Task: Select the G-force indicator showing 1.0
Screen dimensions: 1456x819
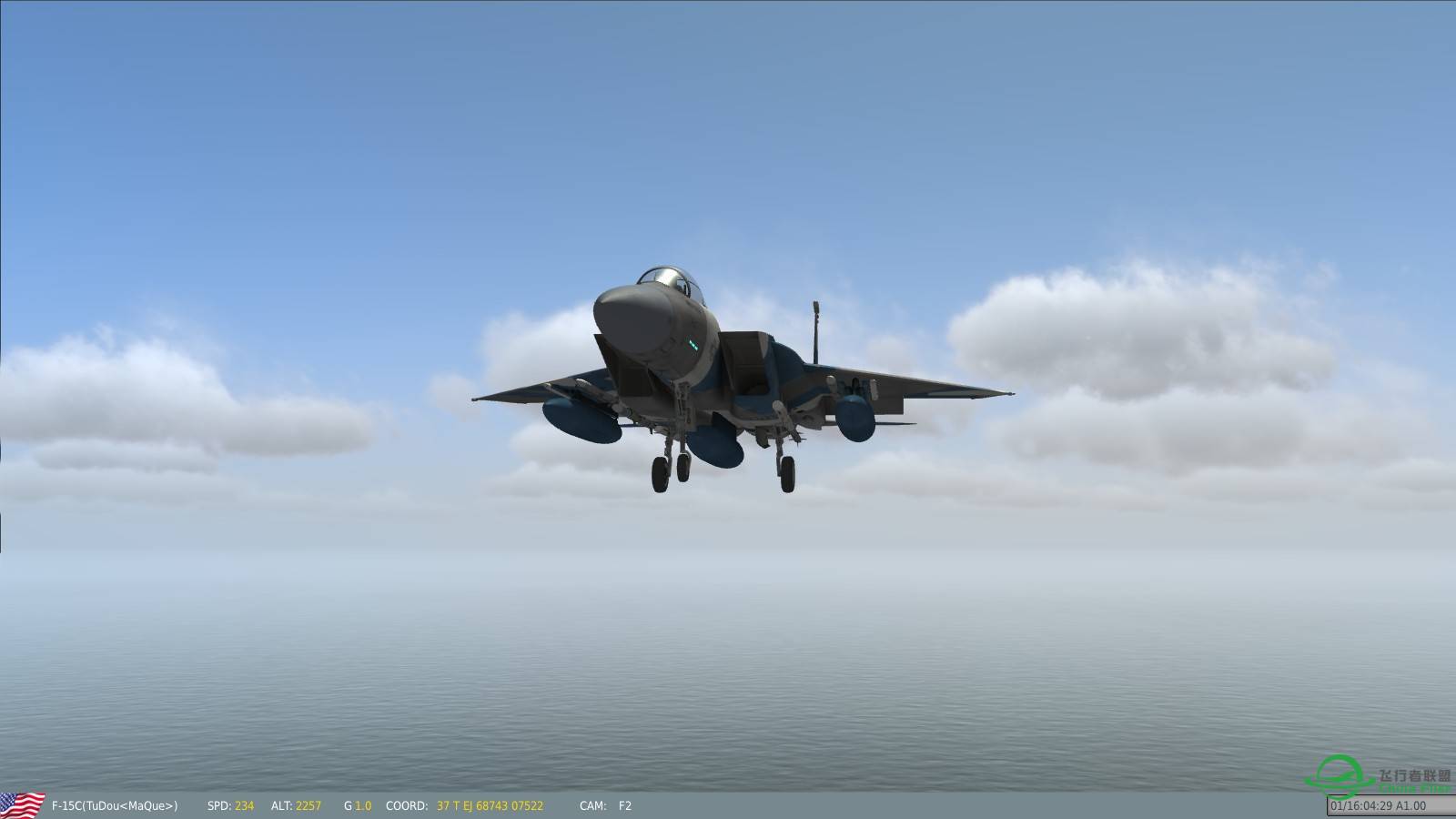Action: pos(355,805)
